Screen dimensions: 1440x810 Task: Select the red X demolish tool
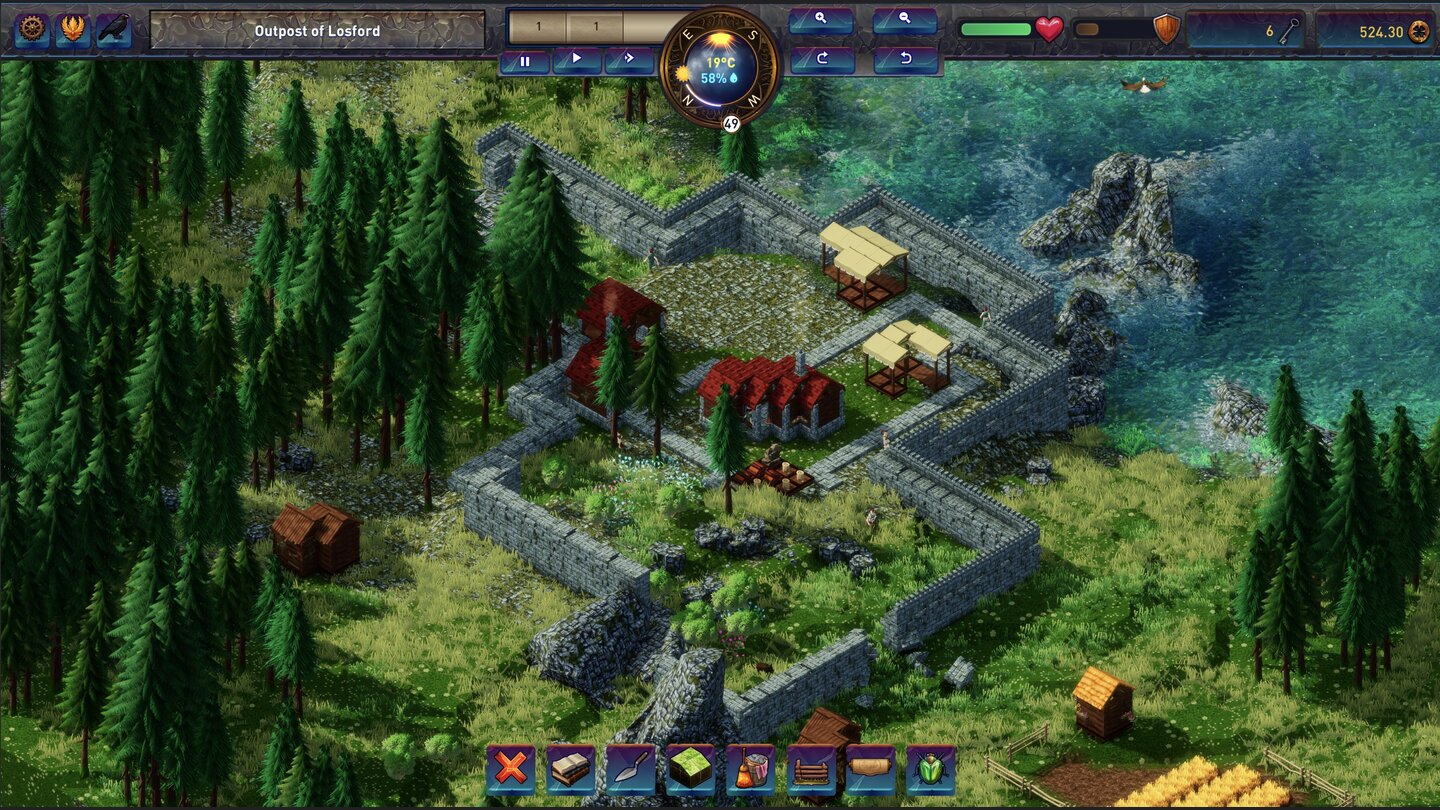(509, 769)
